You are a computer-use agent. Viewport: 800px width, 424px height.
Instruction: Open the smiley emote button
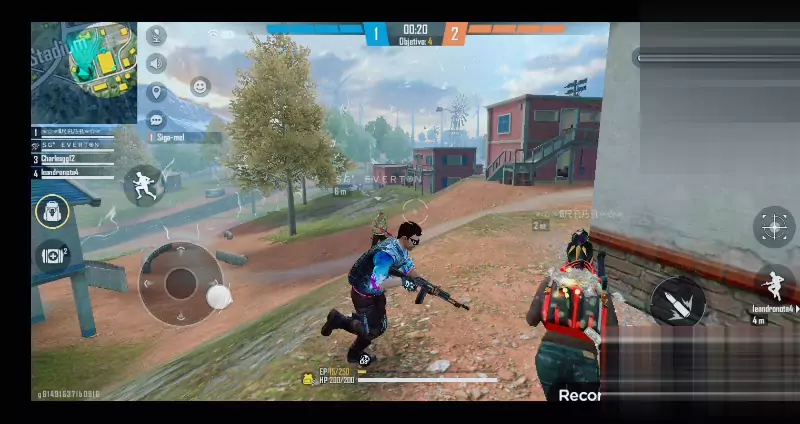200,87
